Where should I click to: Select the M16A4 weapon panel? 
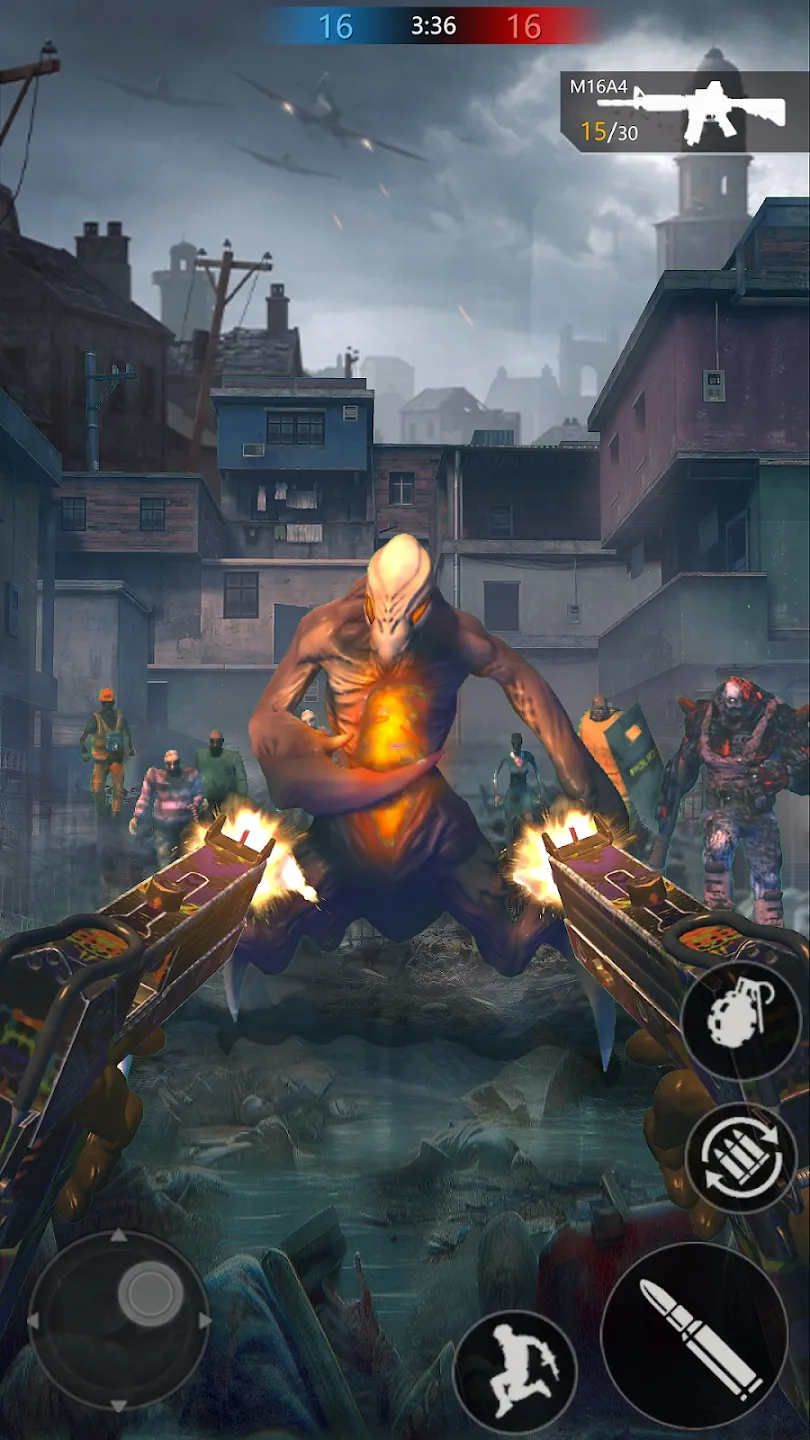[x=686, y=111]
